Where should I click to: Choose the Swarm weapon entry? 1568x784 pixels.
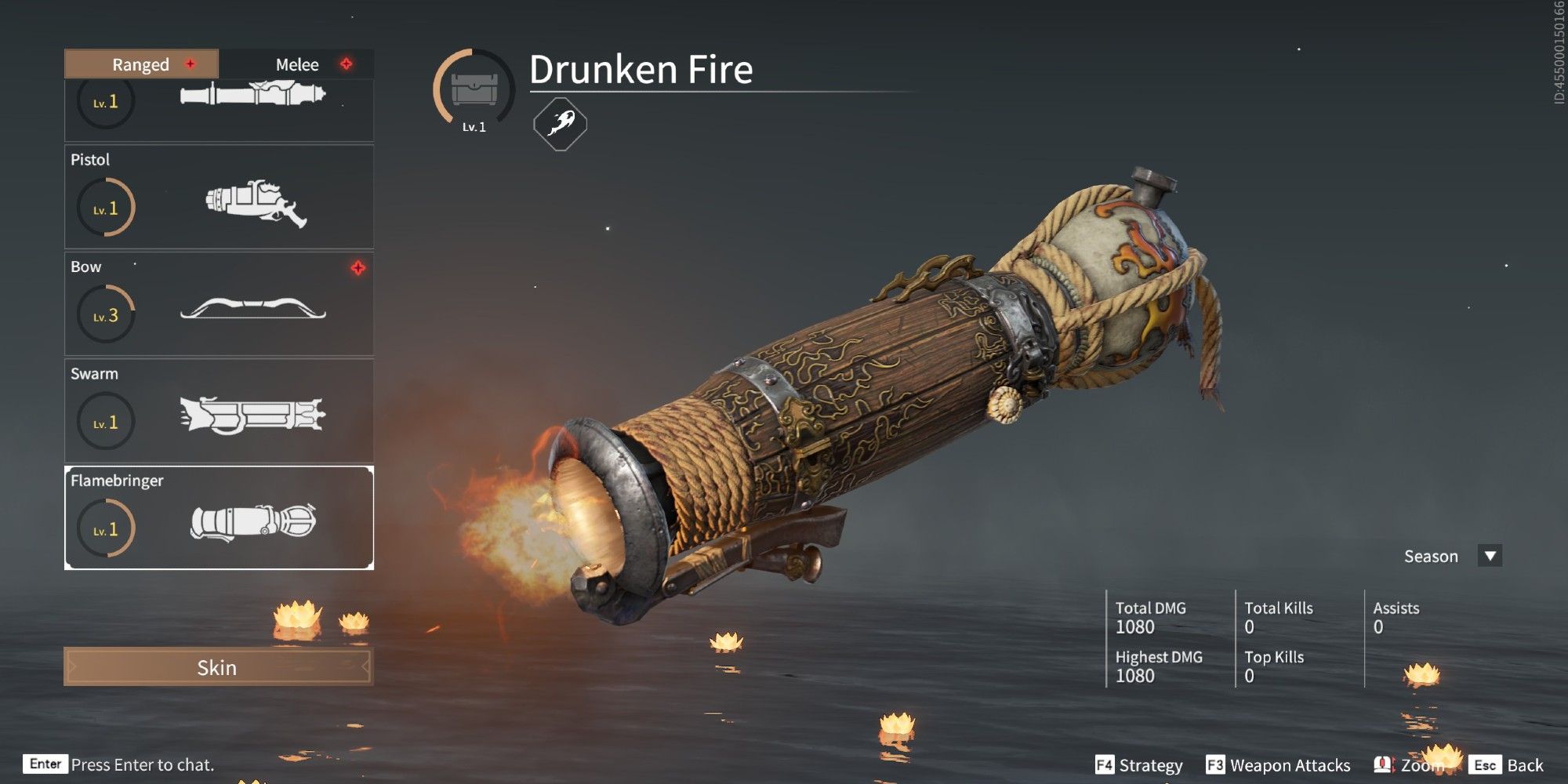click(219, 411)
